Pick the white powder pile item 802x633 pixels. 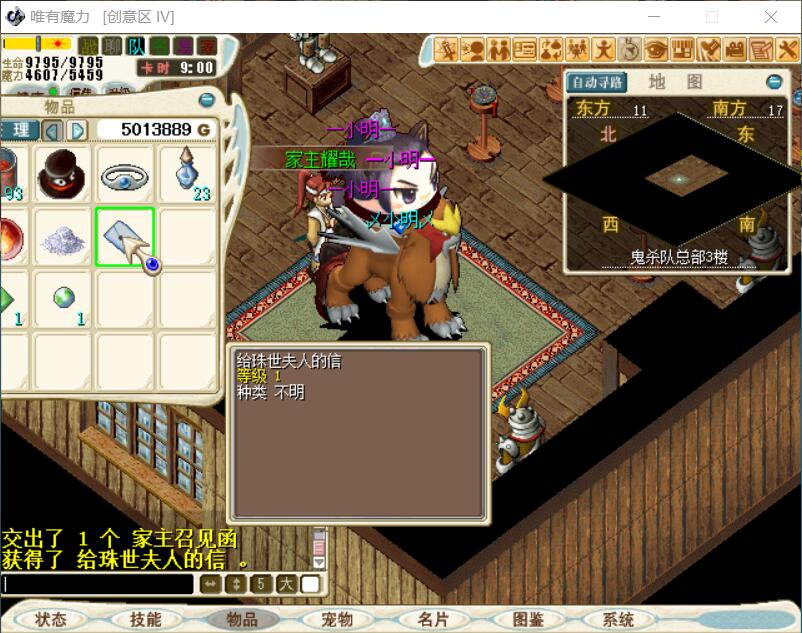tap(61, 237)
